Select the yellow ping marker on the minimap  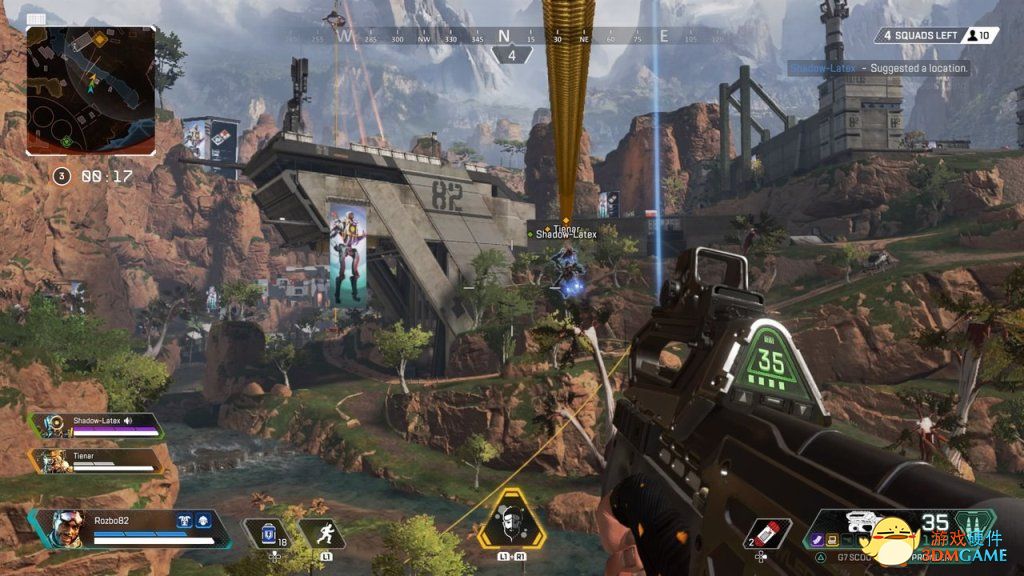coord(102,39)
